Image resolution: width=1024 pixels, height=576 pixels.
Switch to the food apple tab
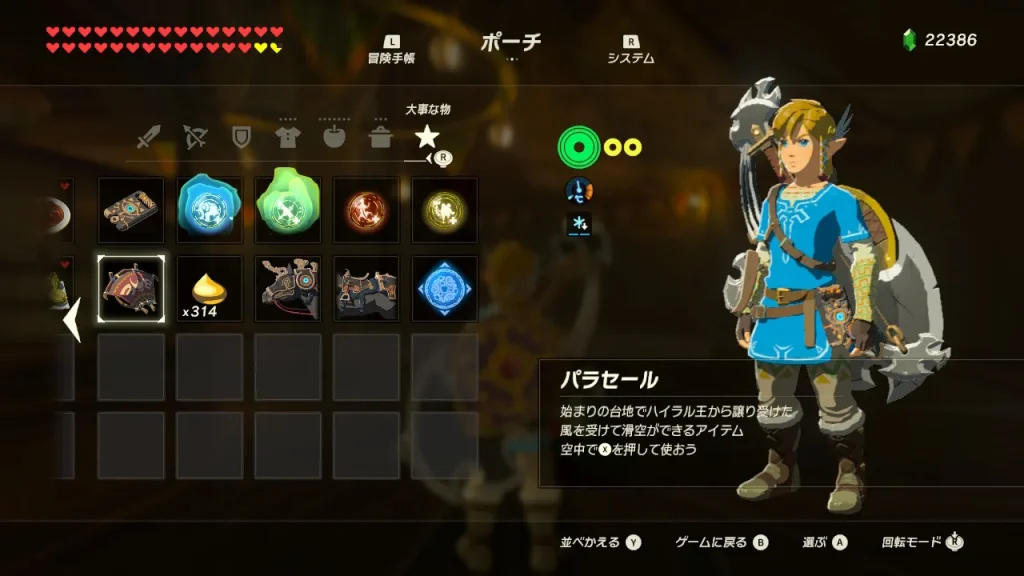(334, 136)
